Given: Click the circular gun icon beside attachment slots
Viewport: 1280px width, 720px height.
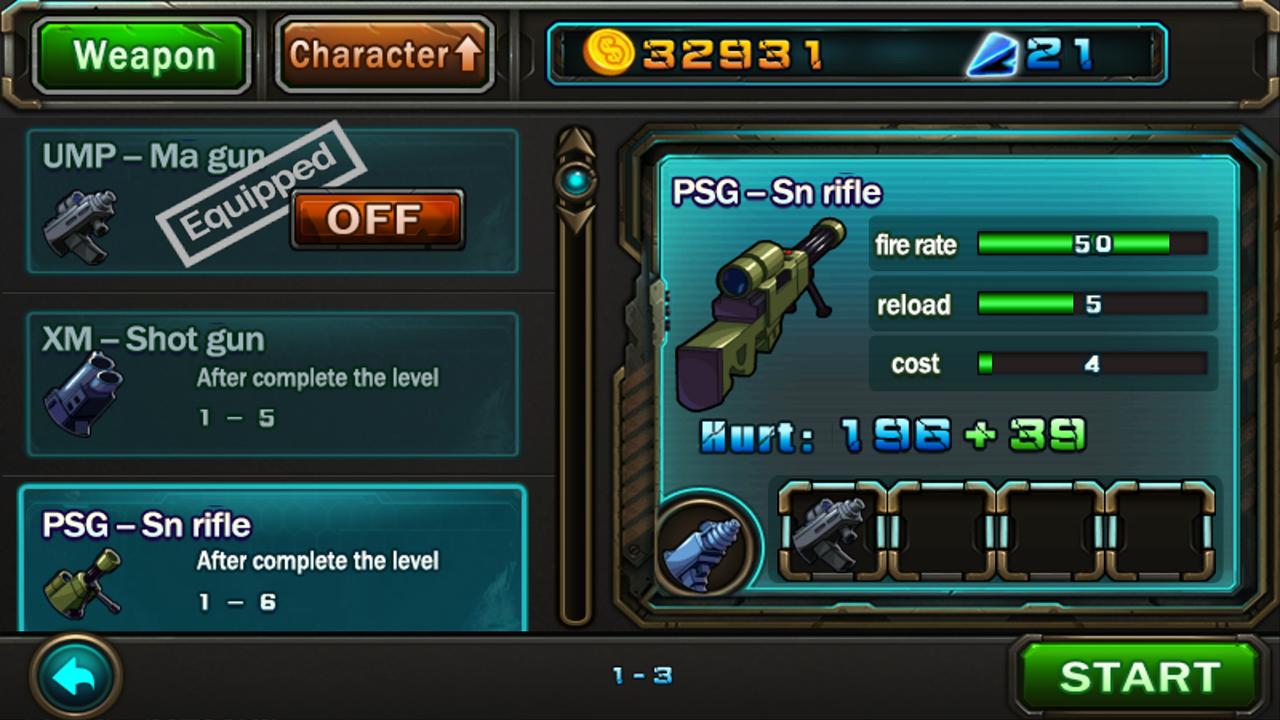Looking at the screenshot, I should [x=706, y=545].
